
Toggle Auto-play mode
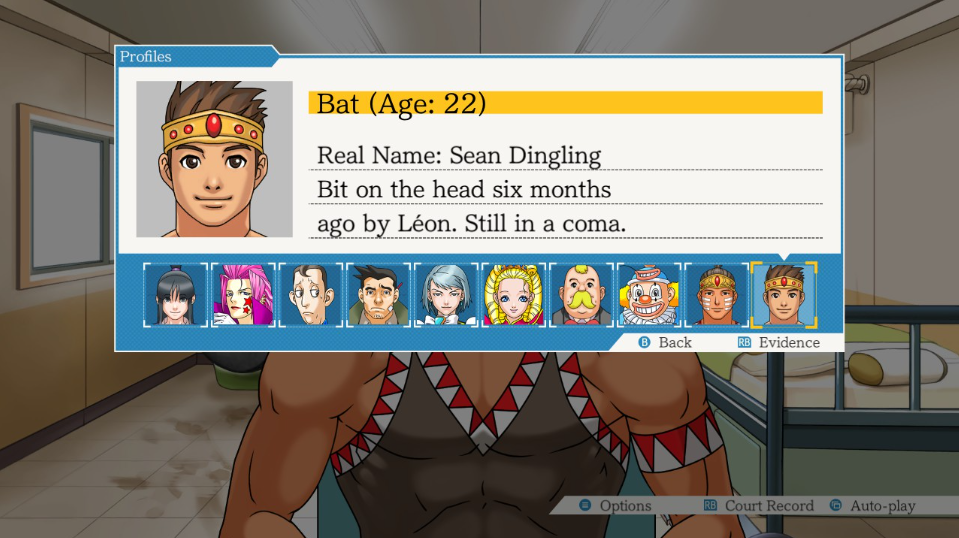[872, 506]
